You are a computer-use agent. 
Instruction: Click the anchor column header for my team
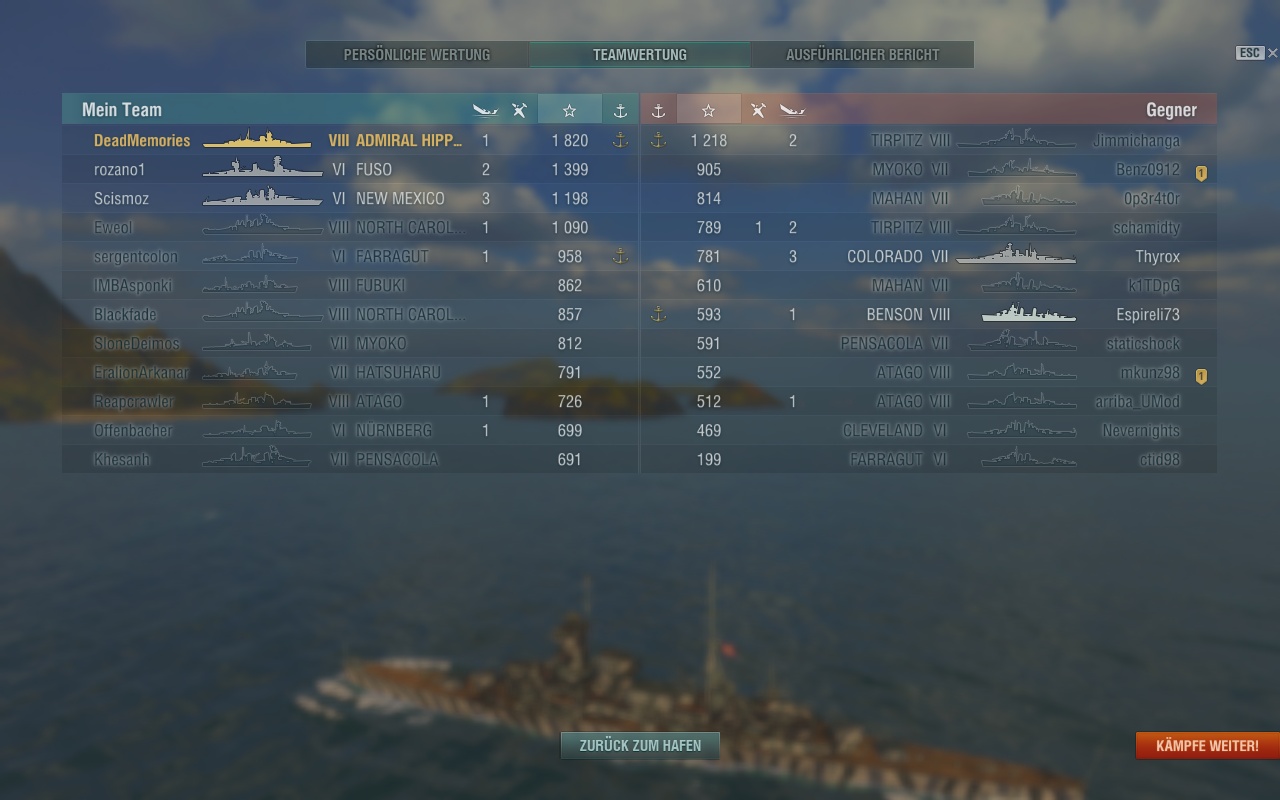(620, 110)
